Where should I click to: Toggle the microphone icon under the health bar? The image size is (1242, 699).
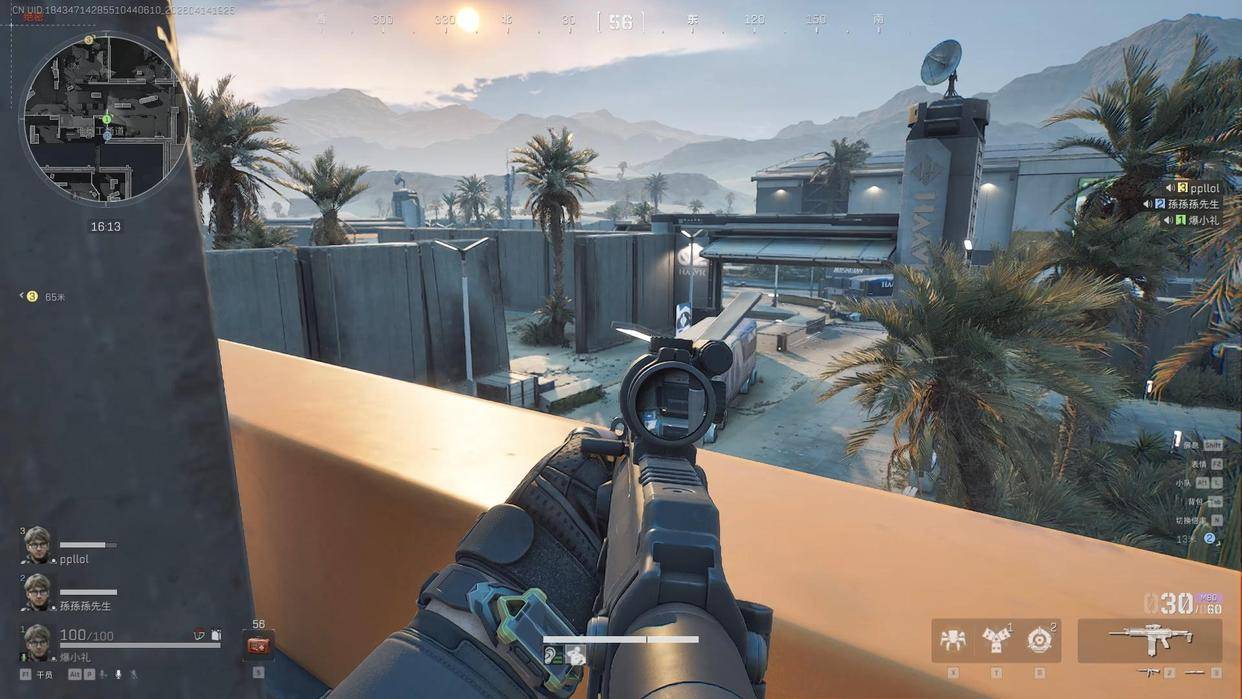click(118, 675)
